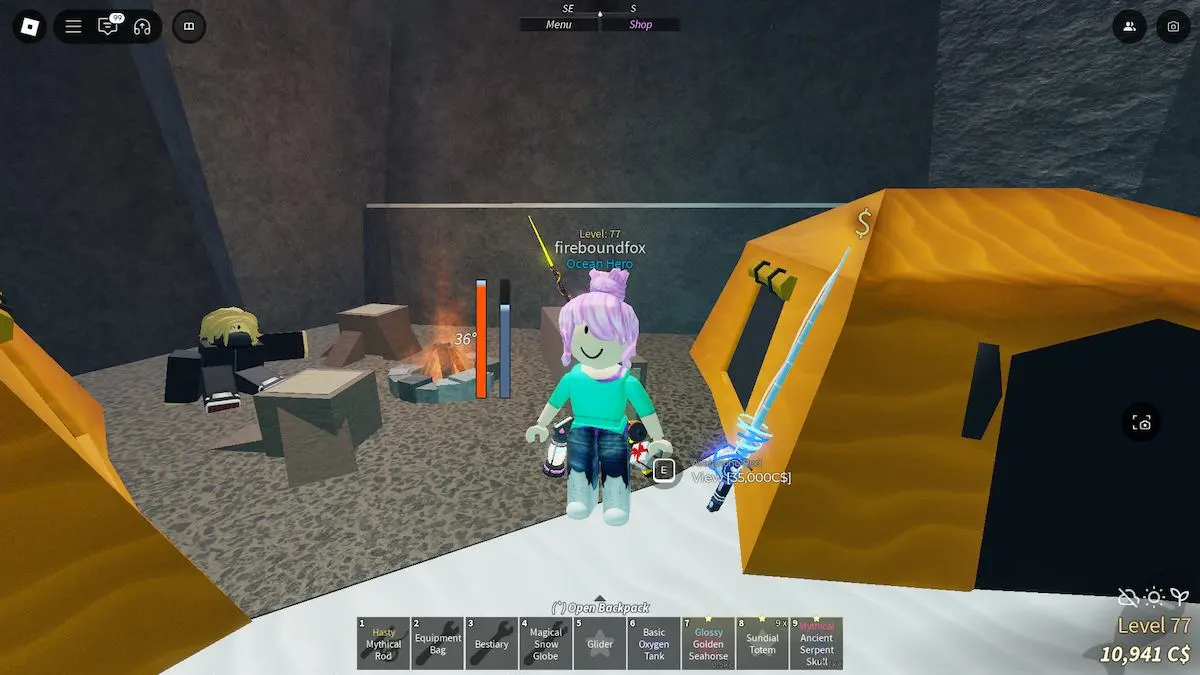Click the Open Backpack expander
Screen dimensions: 1200x675
600,607
